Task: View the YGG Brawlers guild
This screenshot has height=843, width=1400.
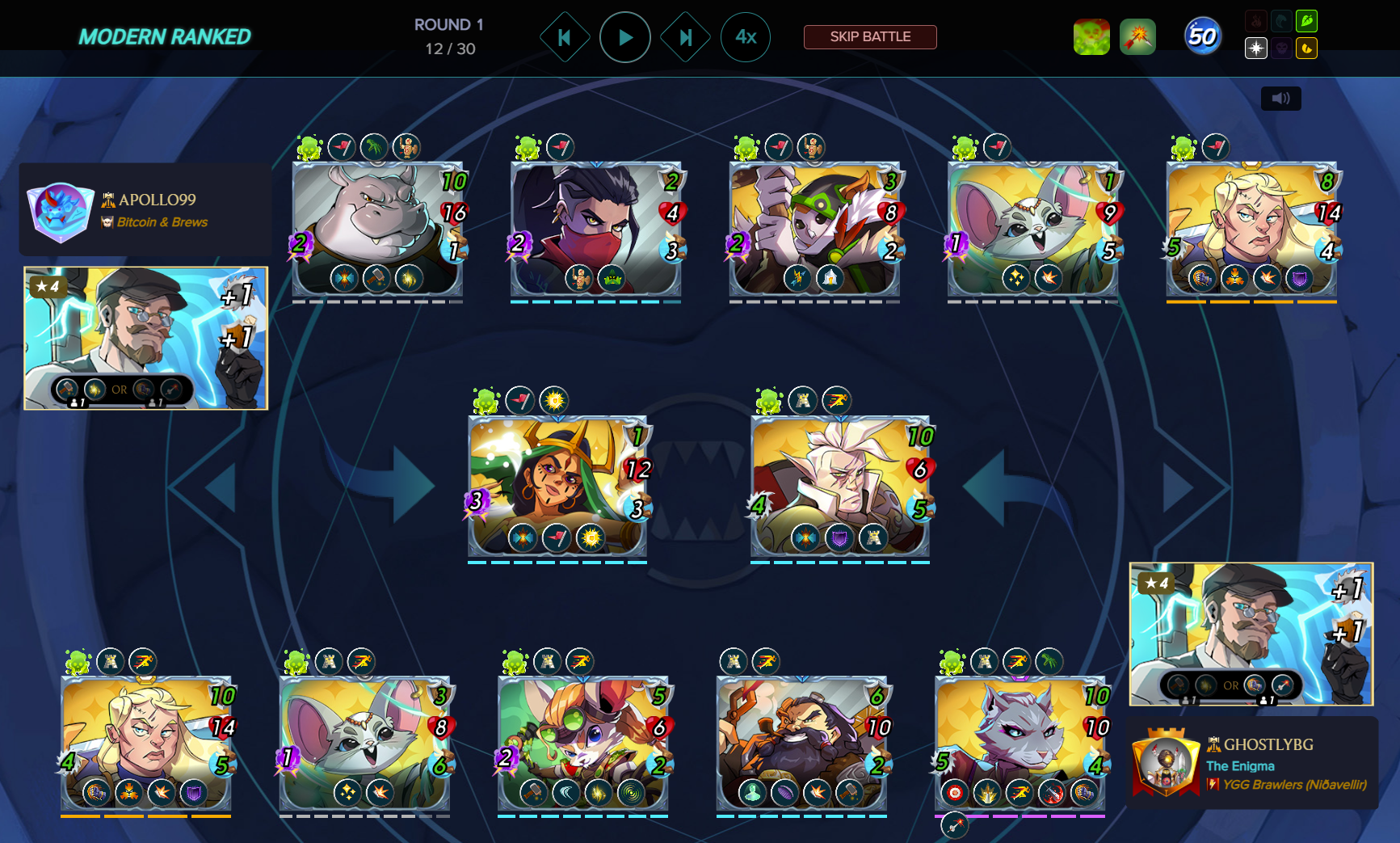Action: tap(1294, 785)
